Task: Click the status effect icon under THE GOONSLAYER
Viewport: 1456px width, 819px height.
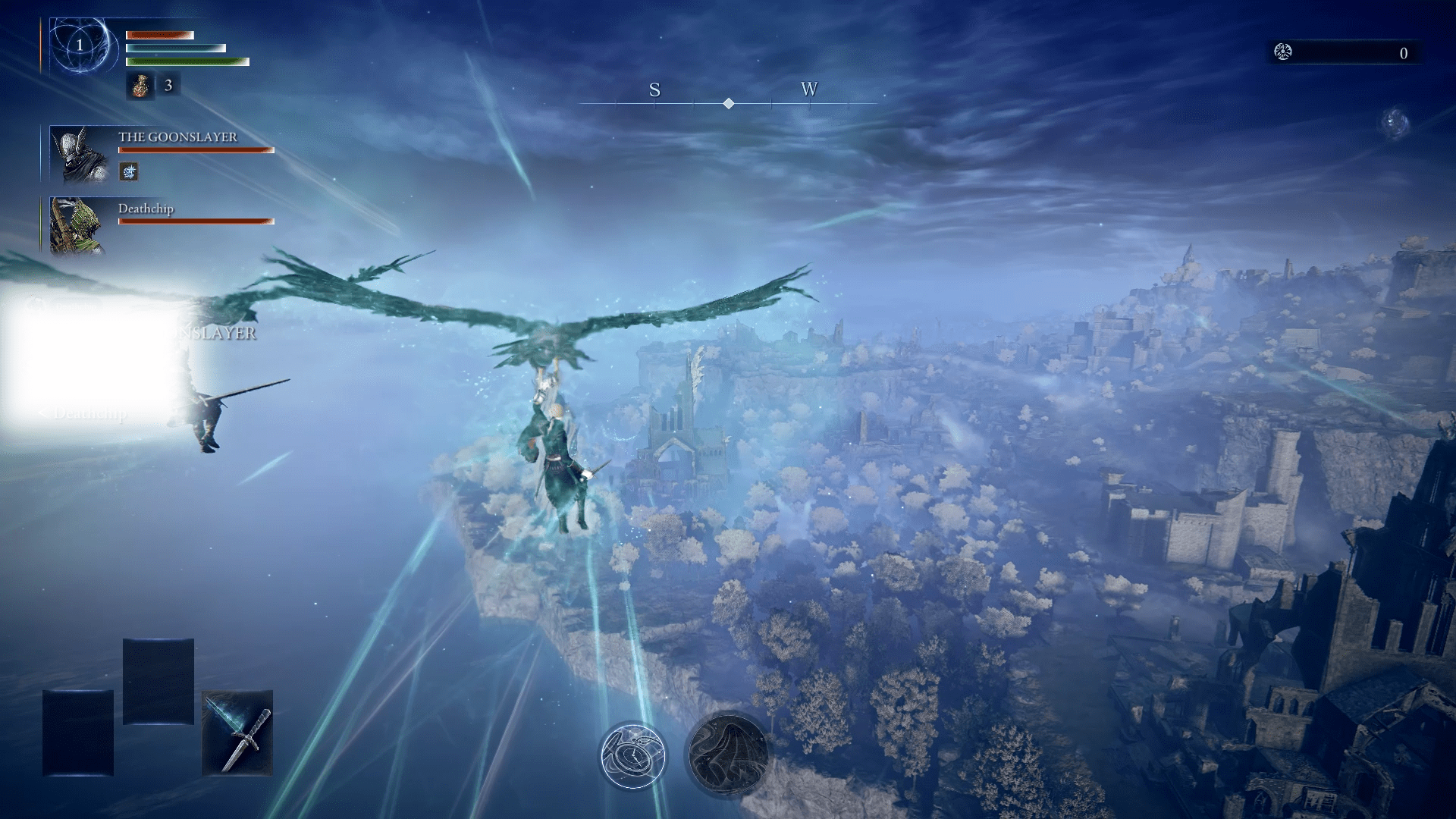Action: [x=129, y=172]
